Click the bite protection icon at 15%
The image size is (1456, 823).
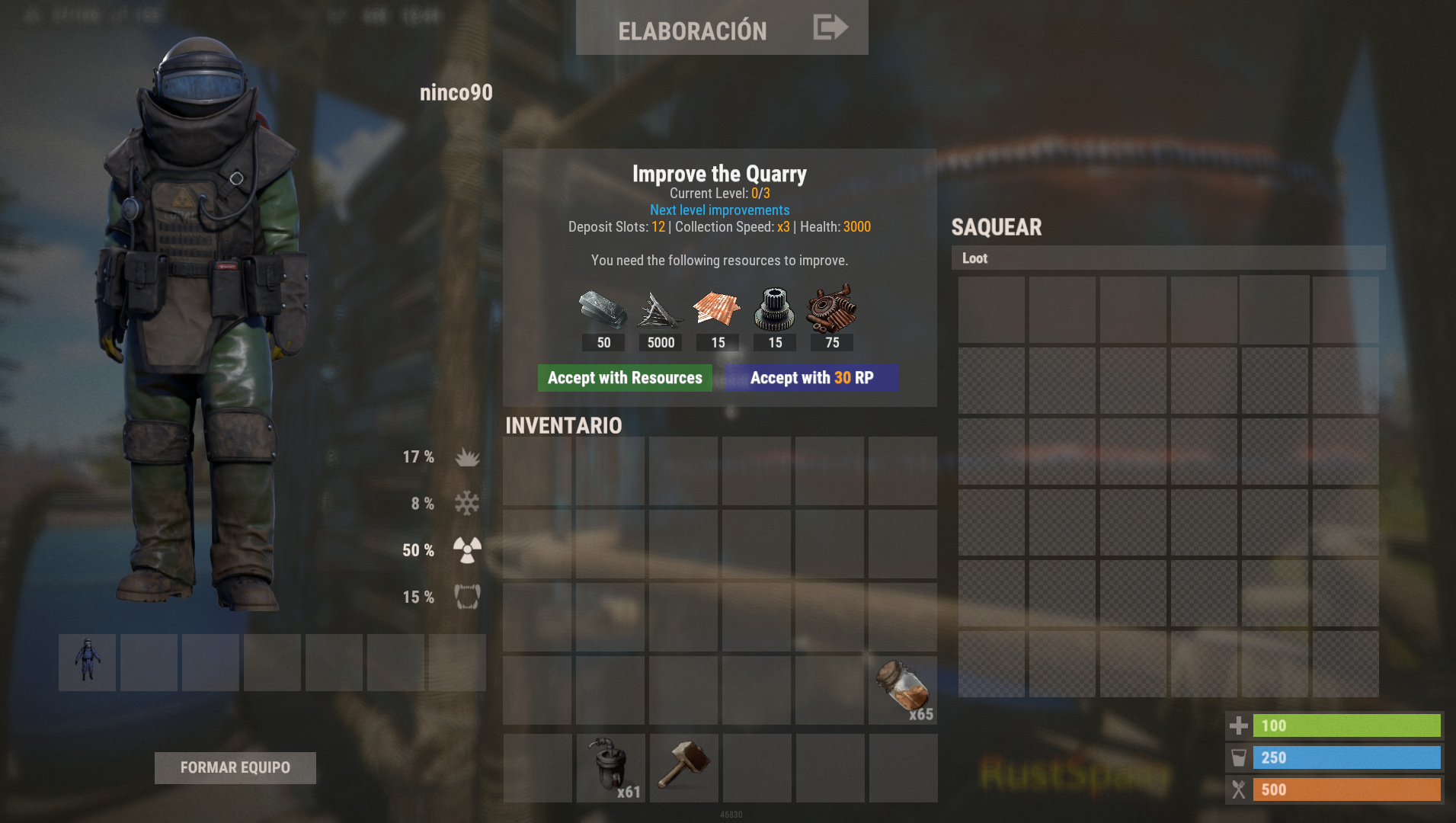pyautogui.click(x=467, y=597)
